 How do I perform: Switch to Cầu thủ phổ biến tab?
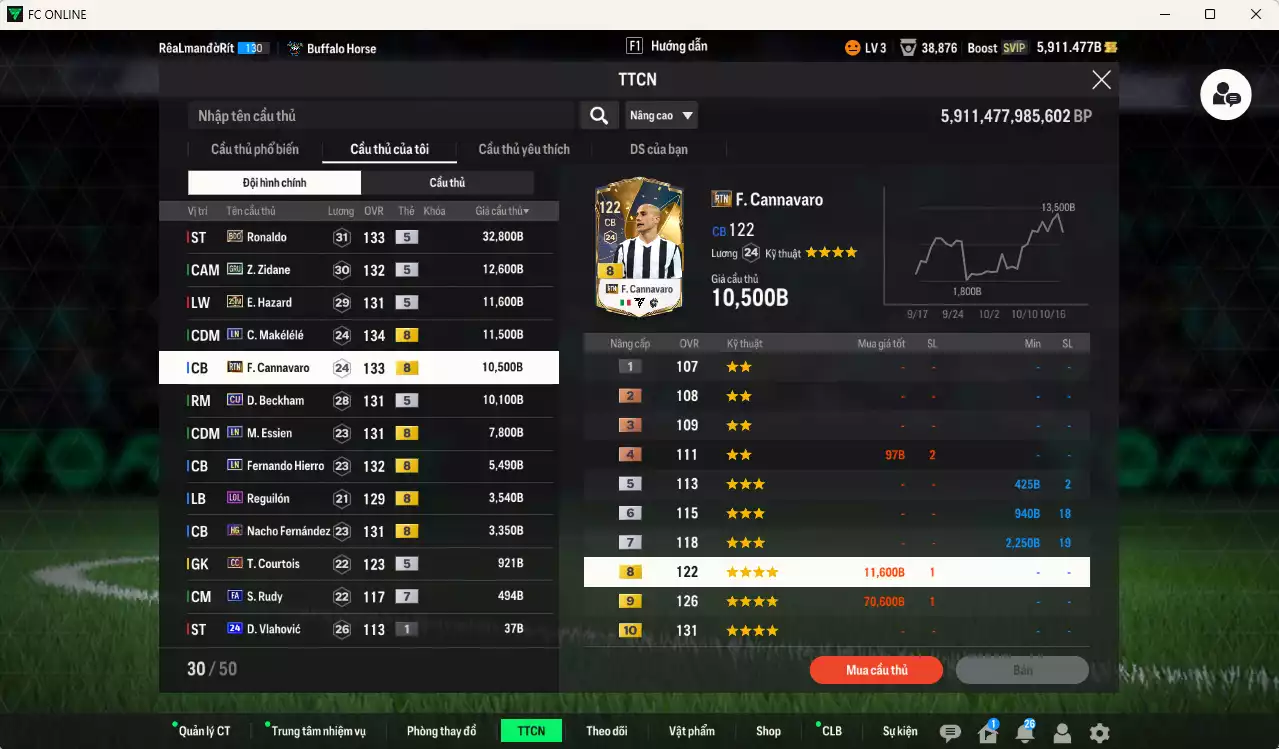(254, 150)
